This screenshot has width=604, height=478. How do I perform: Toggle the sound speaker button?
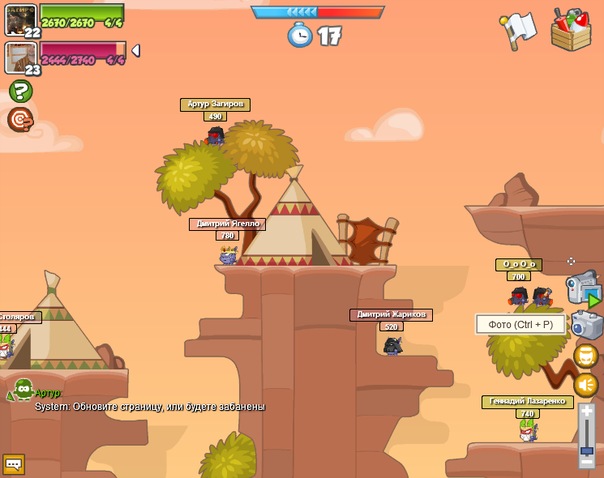(x=586, y=385)
